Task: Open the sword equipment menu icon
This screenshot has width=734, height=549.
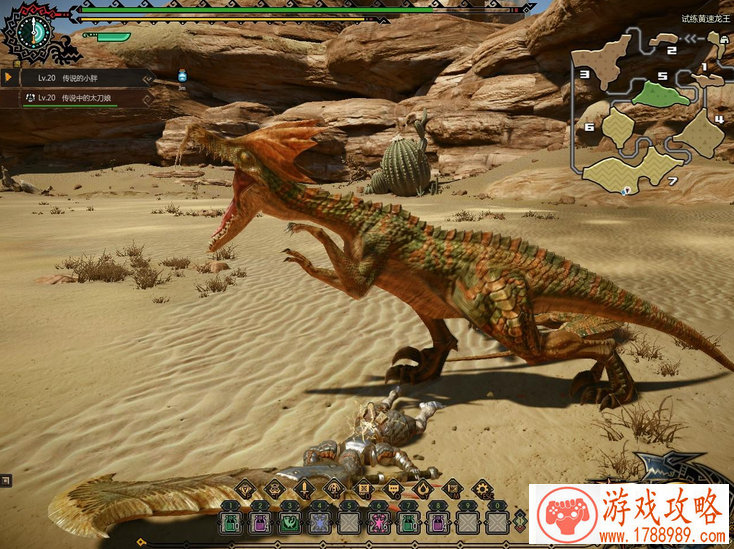Action: 303,490
